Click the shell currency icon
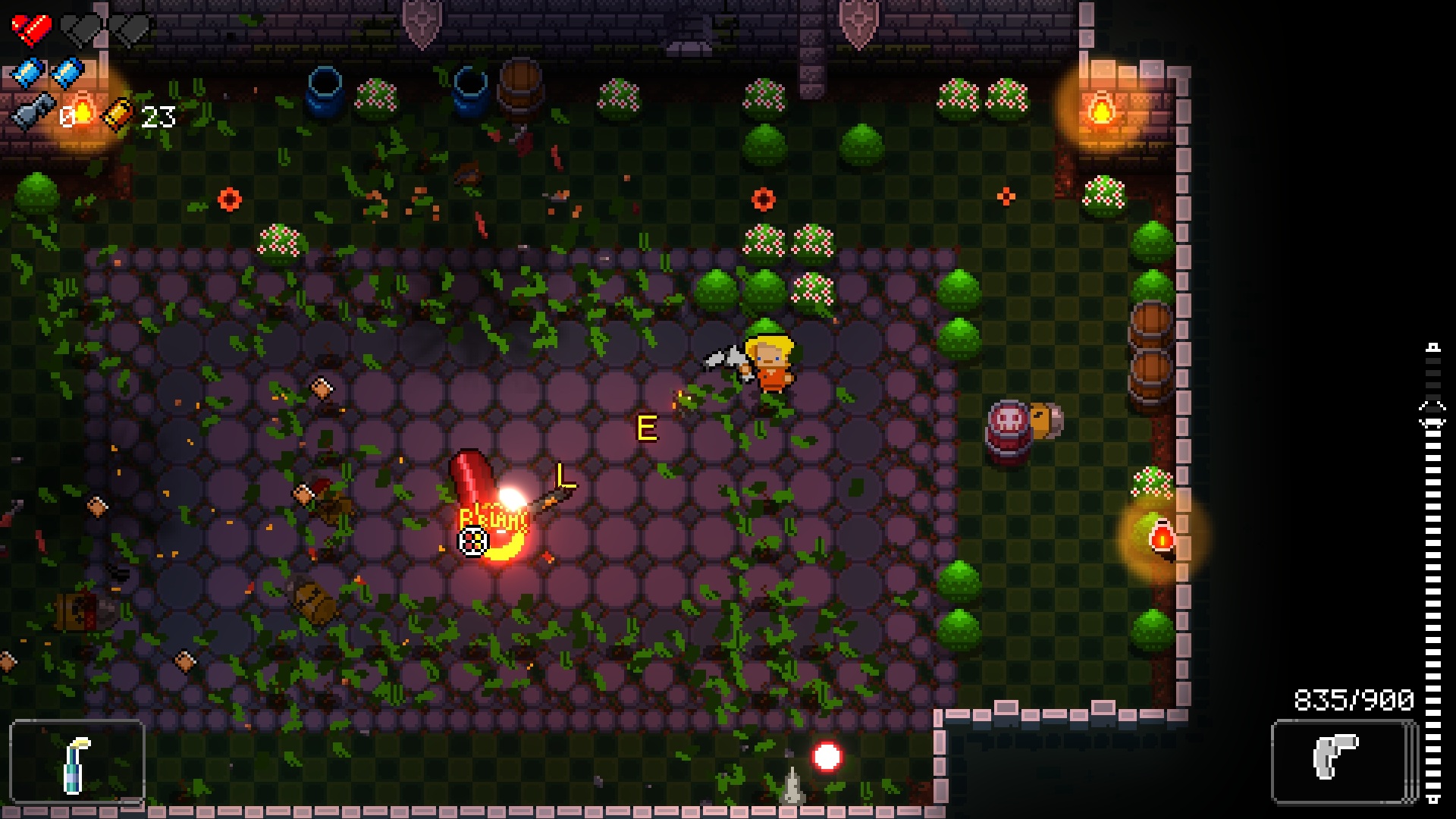The width and height of the screenshot is (1456, 819). pos(119,115)
